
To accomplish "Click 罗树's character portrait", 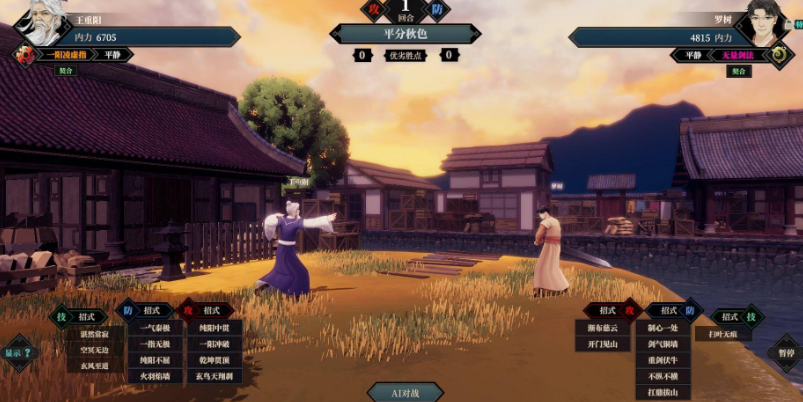I will pyautogui.click(x=763, y=22).
